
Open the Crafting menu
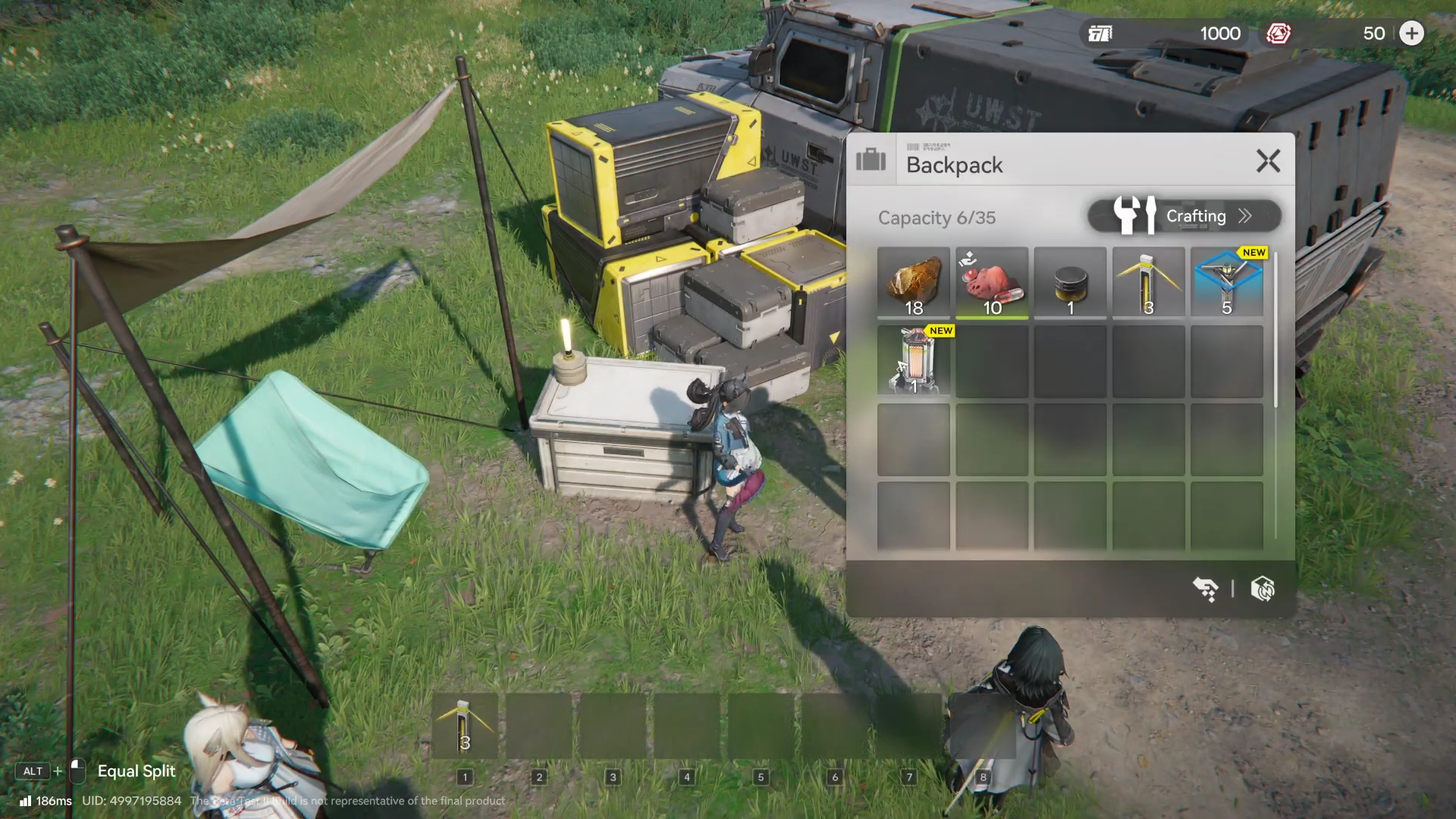(1185, 216)
